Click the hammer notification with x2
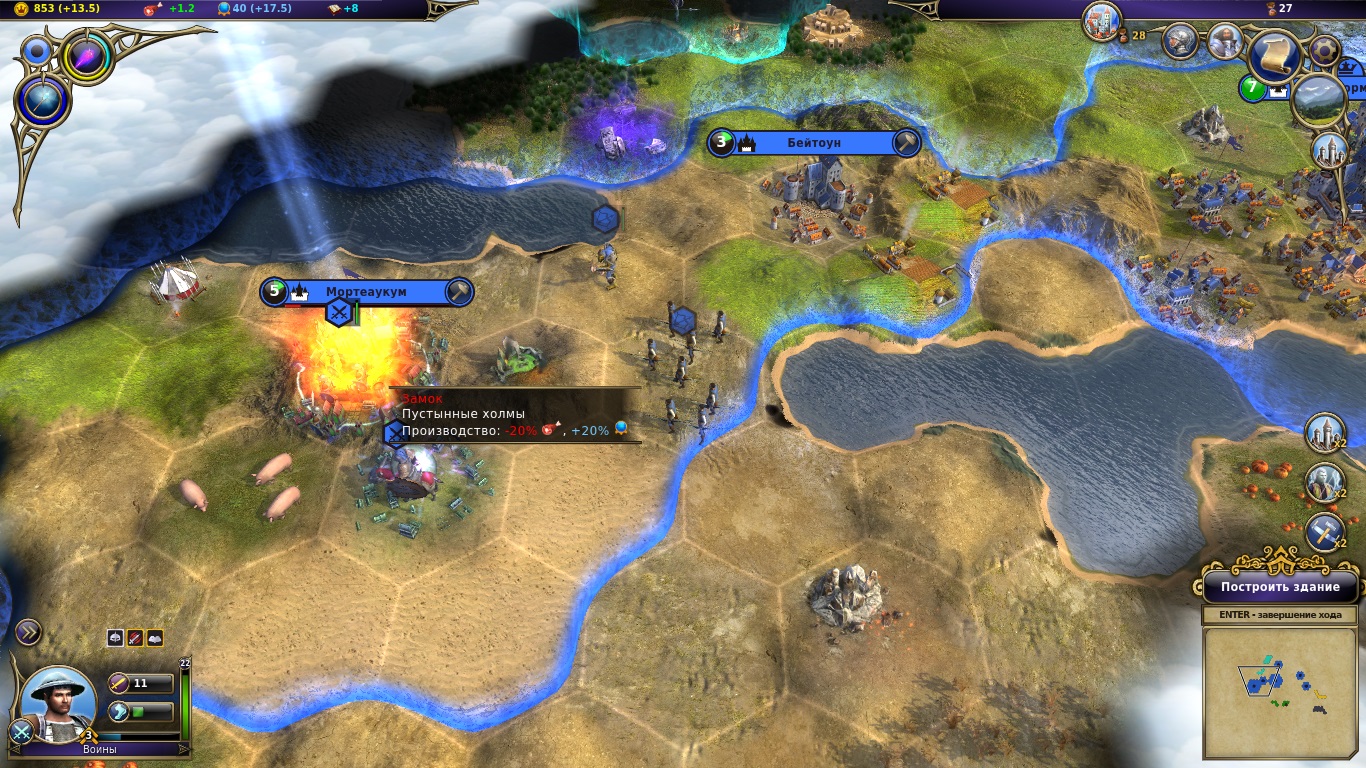 click(x=1324, y=533)
